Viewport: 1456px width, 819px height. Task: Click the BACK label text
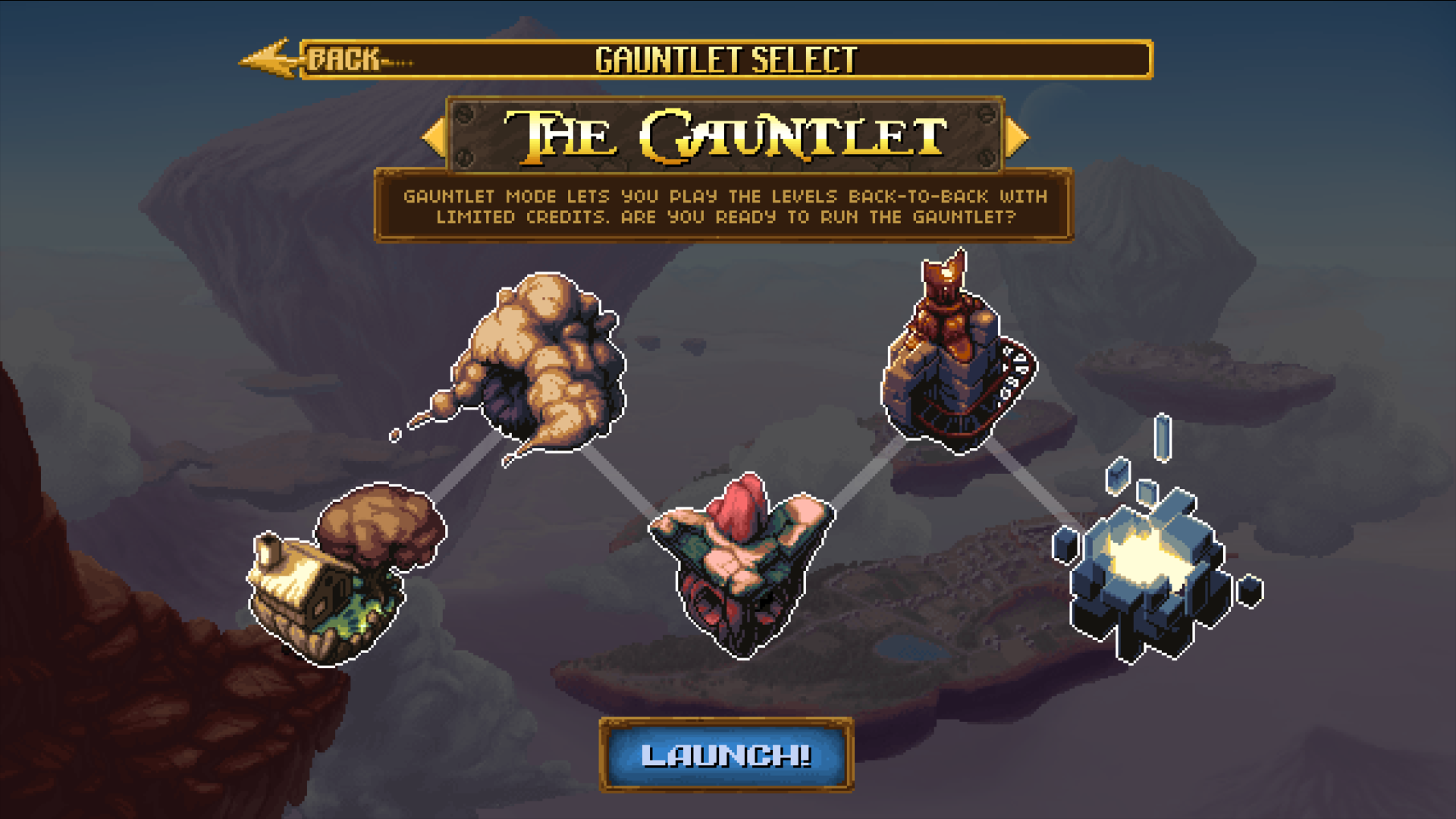click(341, 58)
